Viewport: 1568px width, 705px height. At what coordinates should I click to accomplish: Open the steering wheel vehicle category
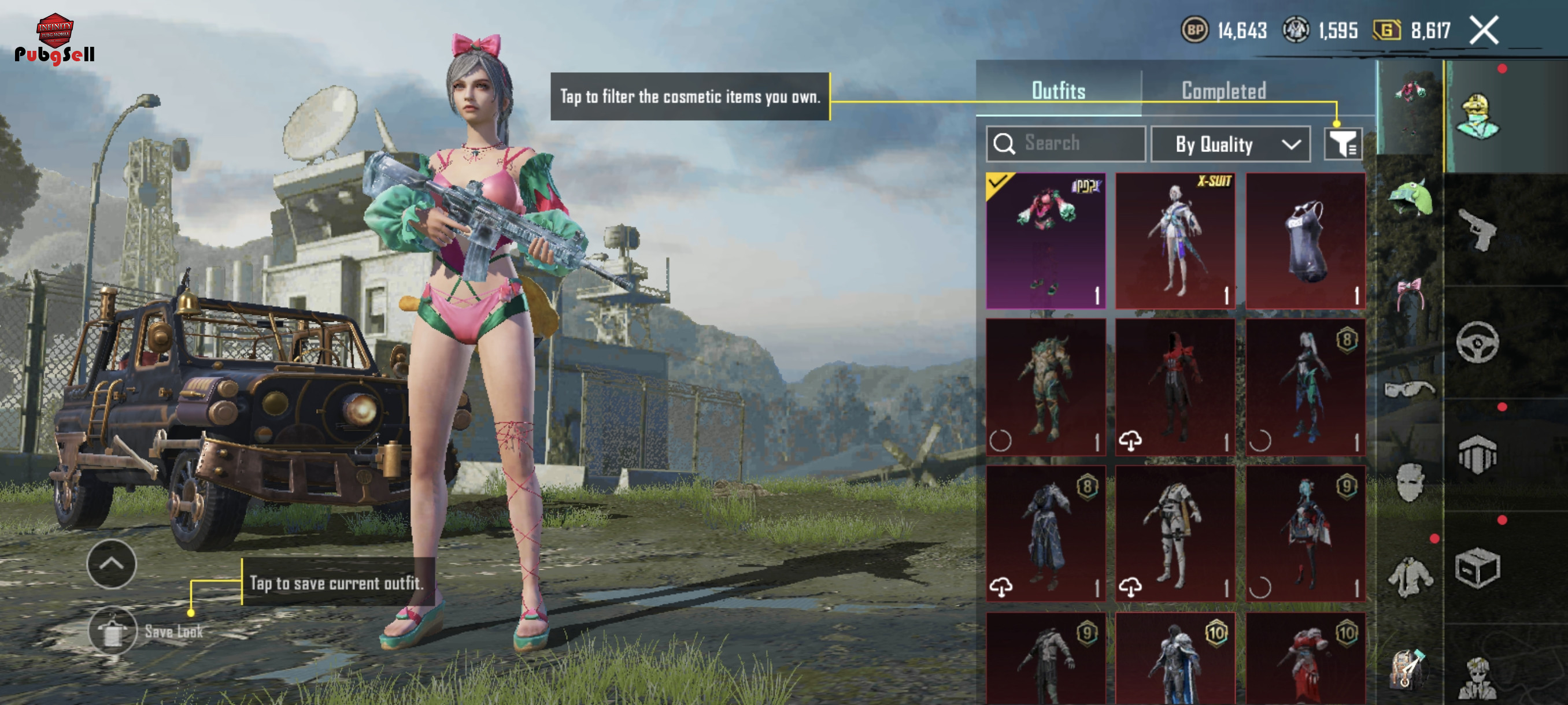[1477, 343]
